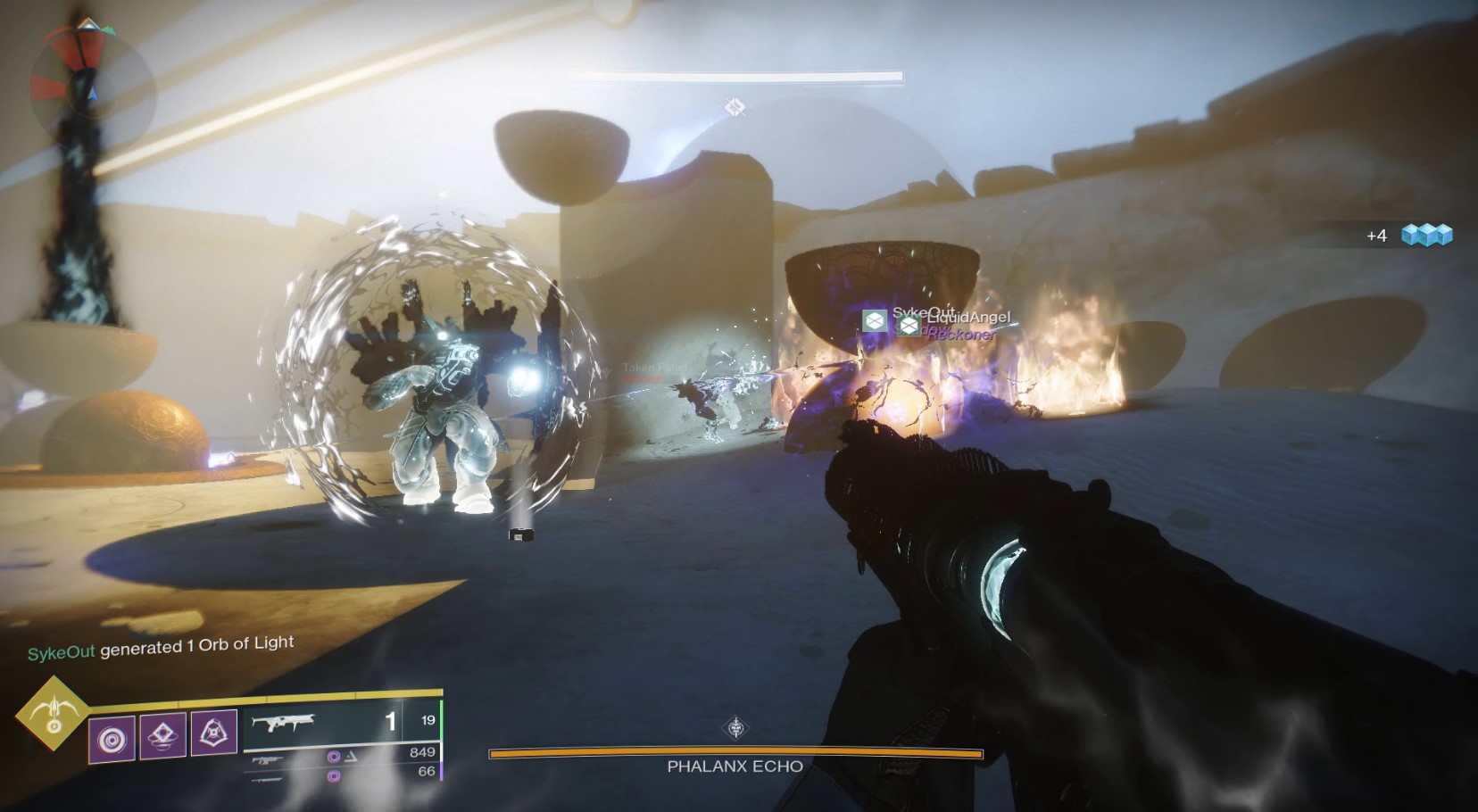Use the concentric-rings grenade ability

pos(112,740)
